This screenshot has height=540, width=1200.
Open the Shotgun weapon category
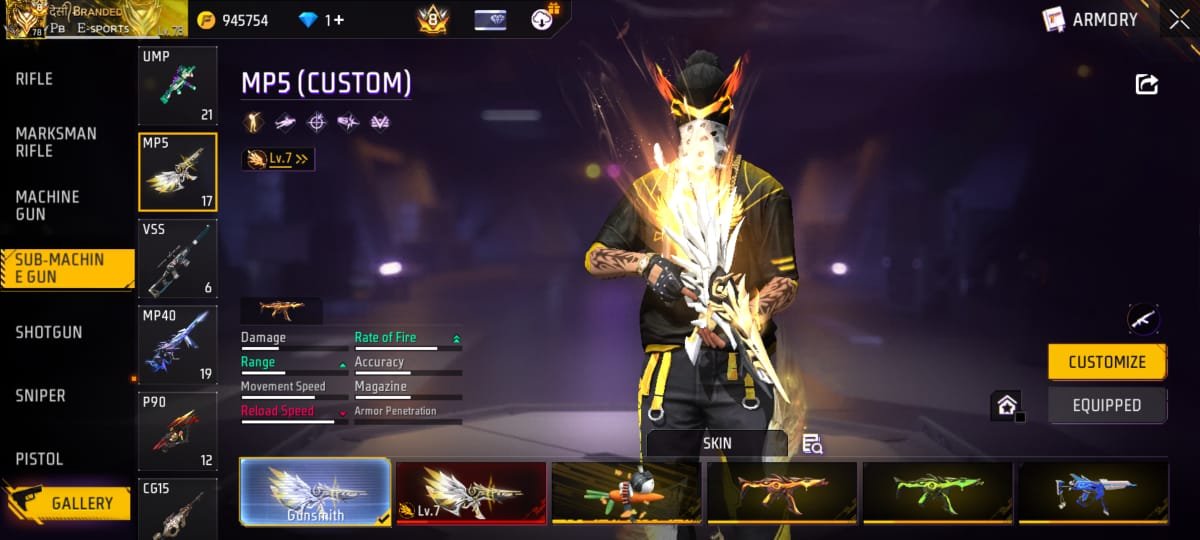pos(49,332)
